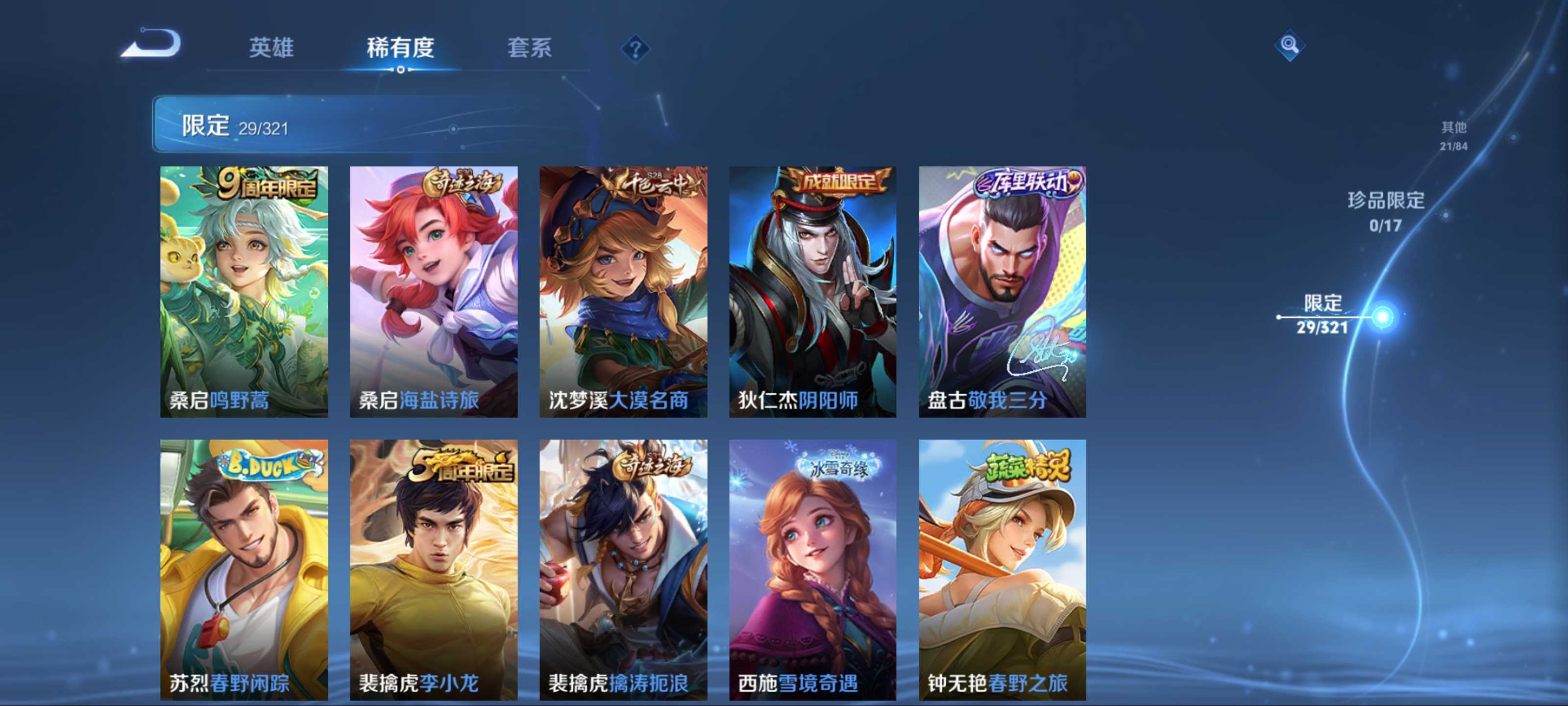The width and height of the screenshot is (1568, 706).
Task: Open the 沈梦溪 大漠名商 skin card
Action: pos(623,292)
